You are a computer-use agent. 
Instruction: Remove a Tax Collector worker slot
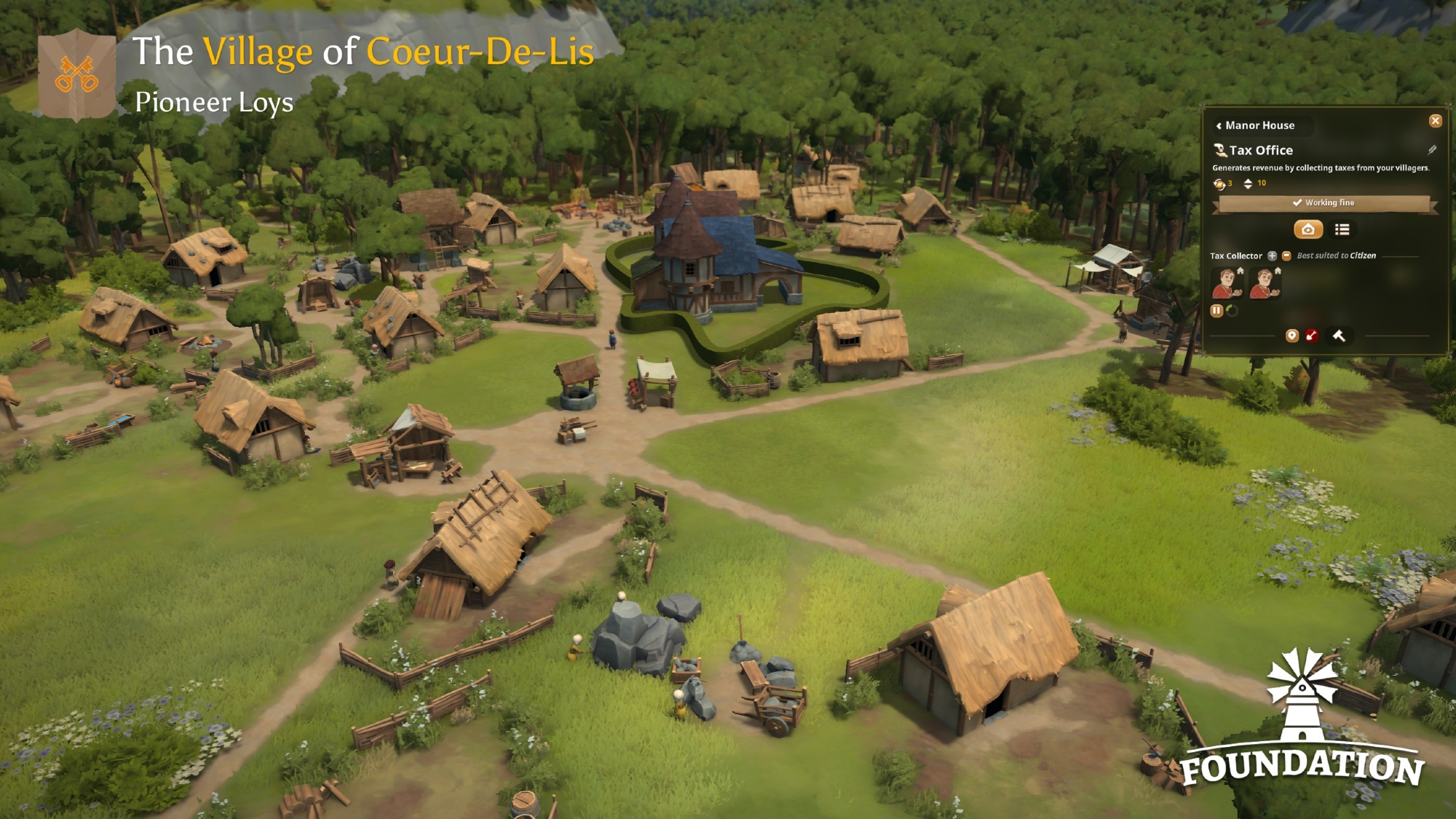pyautogui.click(x=1286, y=256)
